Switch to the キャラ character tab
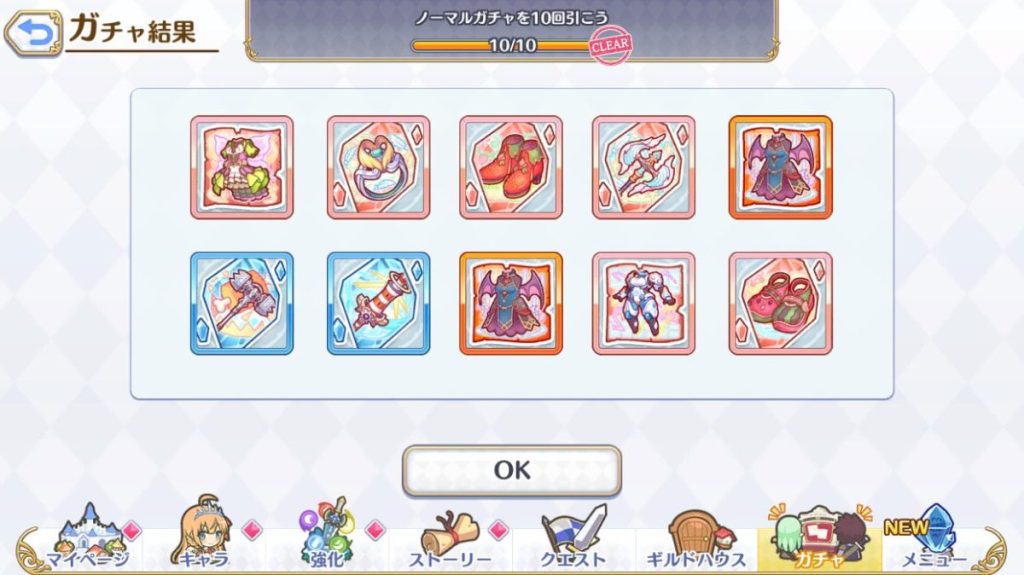The width and height of the screenshot is (1024, 575). 206,541
